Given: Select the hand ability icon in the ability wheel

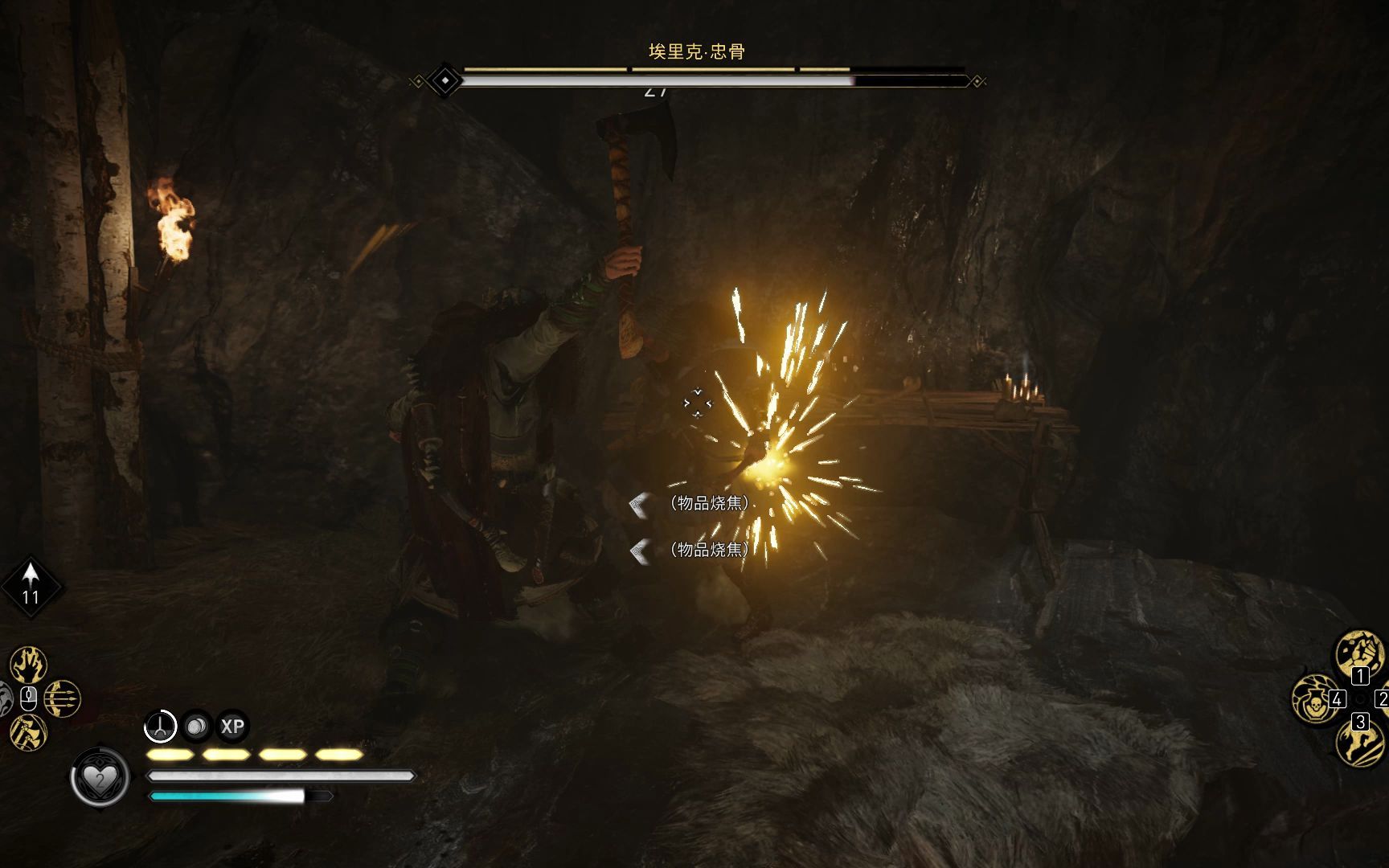Looking at the screenshot, I should coord(27,663).
